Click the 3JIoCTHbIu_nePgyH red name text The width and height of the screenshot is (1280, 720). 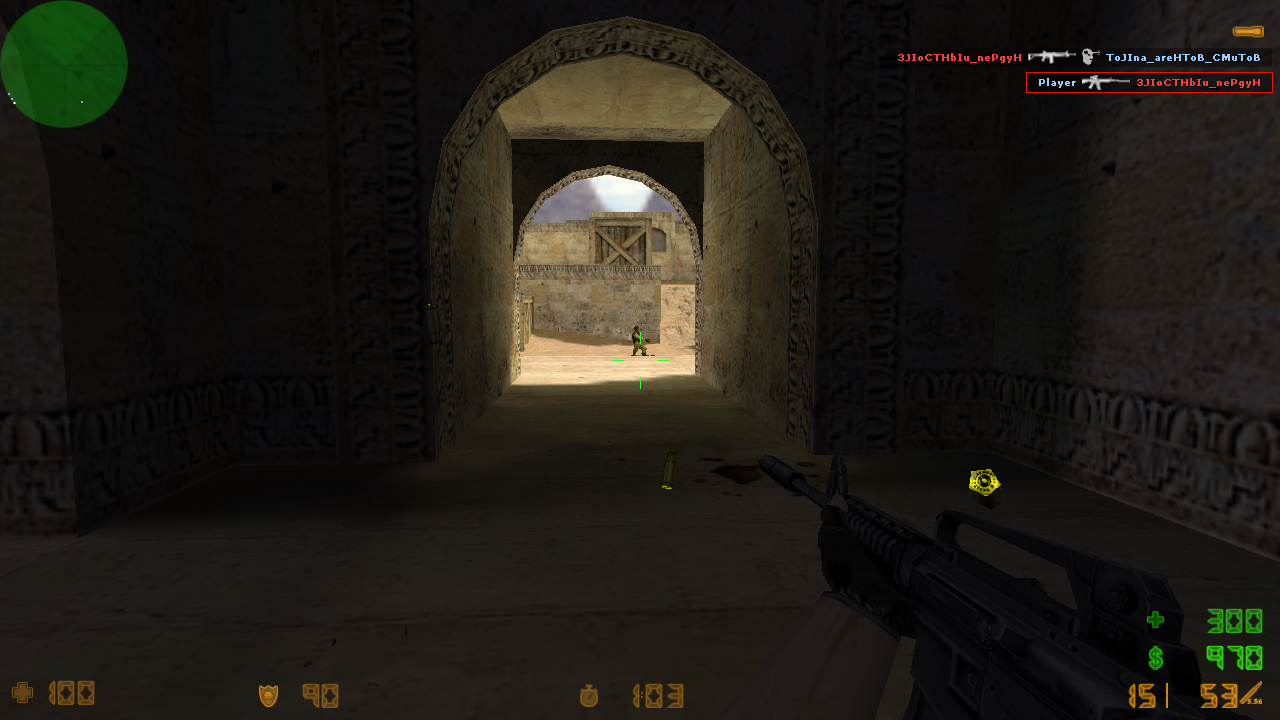coord(959,58)
